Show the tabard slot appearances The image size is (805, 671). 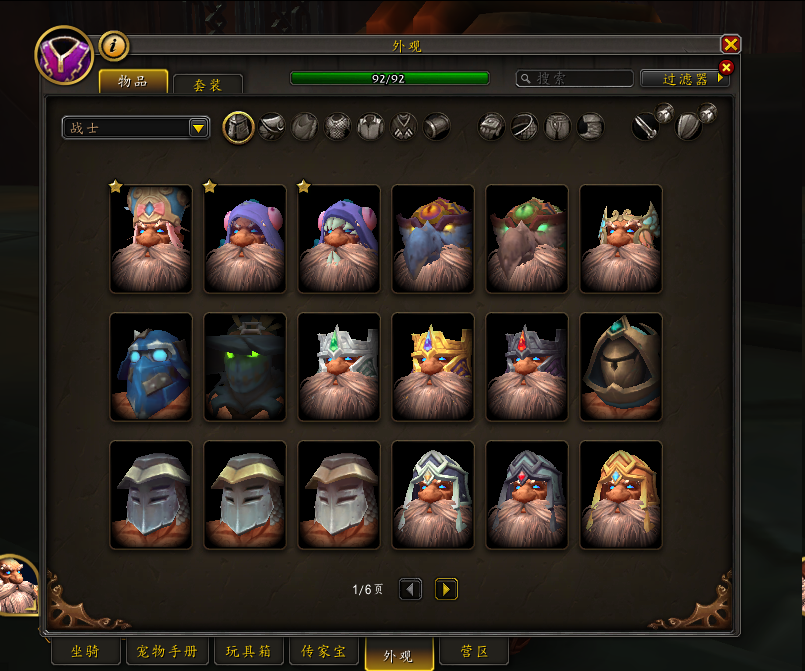click(x=403, y=127)
